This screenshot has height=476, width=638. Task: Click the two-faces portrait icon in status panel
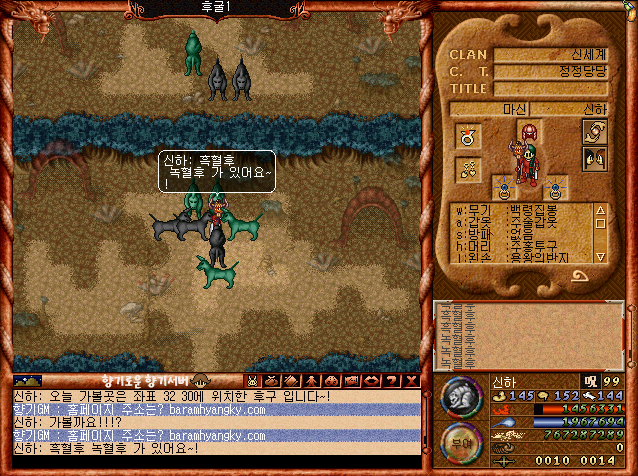coord(594,158)
